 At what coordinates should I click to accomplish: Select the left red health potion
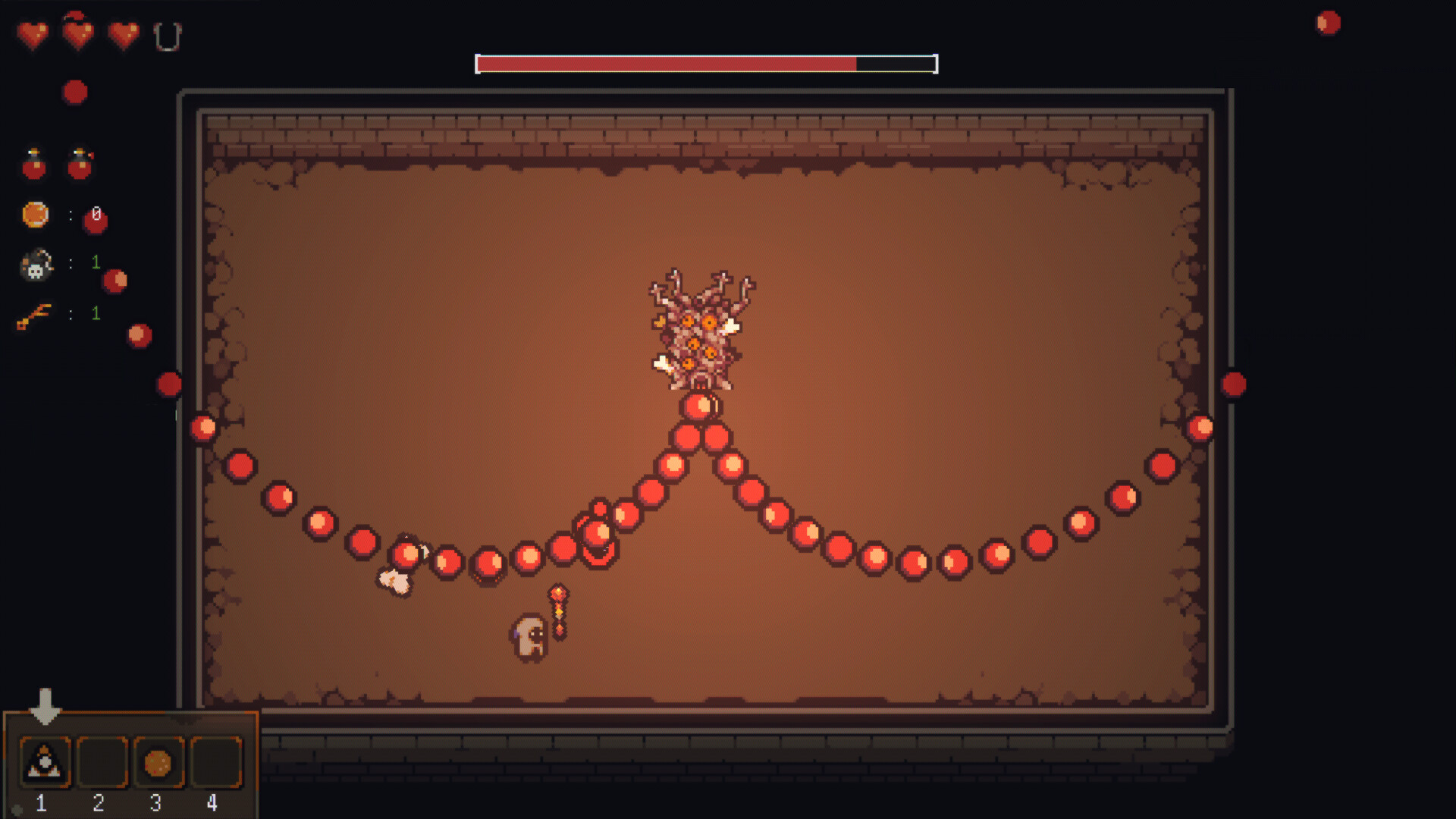point(33,162)
